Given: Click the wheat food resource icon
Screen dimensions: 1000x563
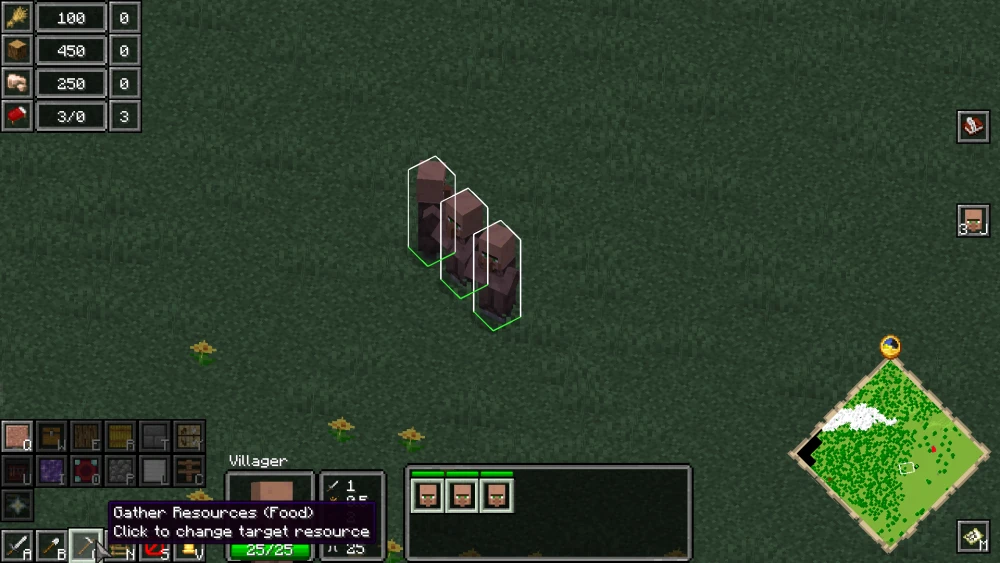Looking at the screenshot, I should pyautogui.click(x=16, y=17).
